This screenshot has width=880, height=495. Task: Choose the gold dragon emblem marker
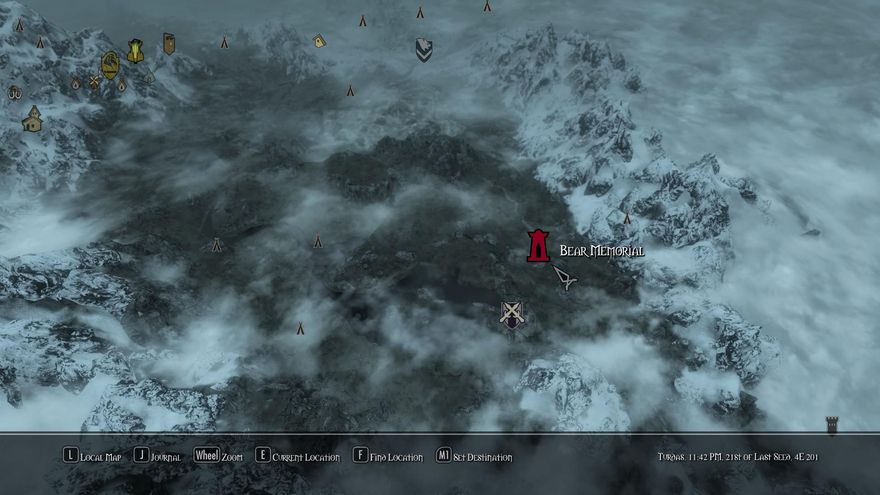tap(110, 64)
